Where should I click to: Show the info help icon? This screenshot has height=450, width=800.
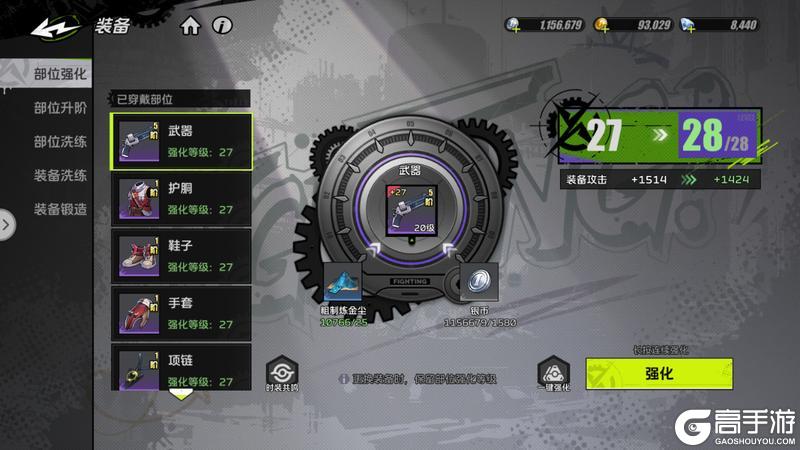pyautogui.click(x=222, y=25)
